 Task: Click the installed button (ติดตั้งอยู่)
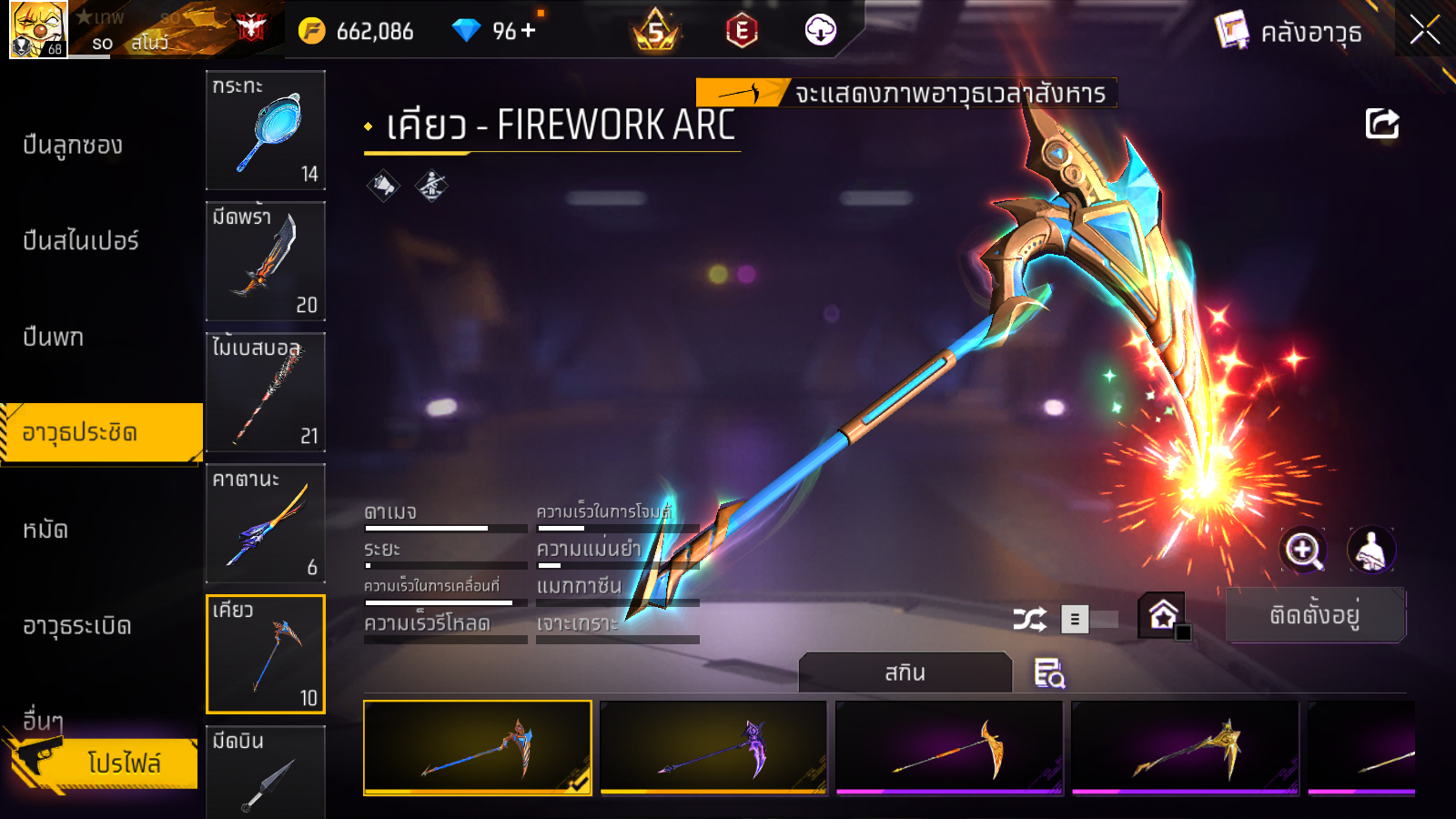pyautogui.click(x=1315, y=616)
